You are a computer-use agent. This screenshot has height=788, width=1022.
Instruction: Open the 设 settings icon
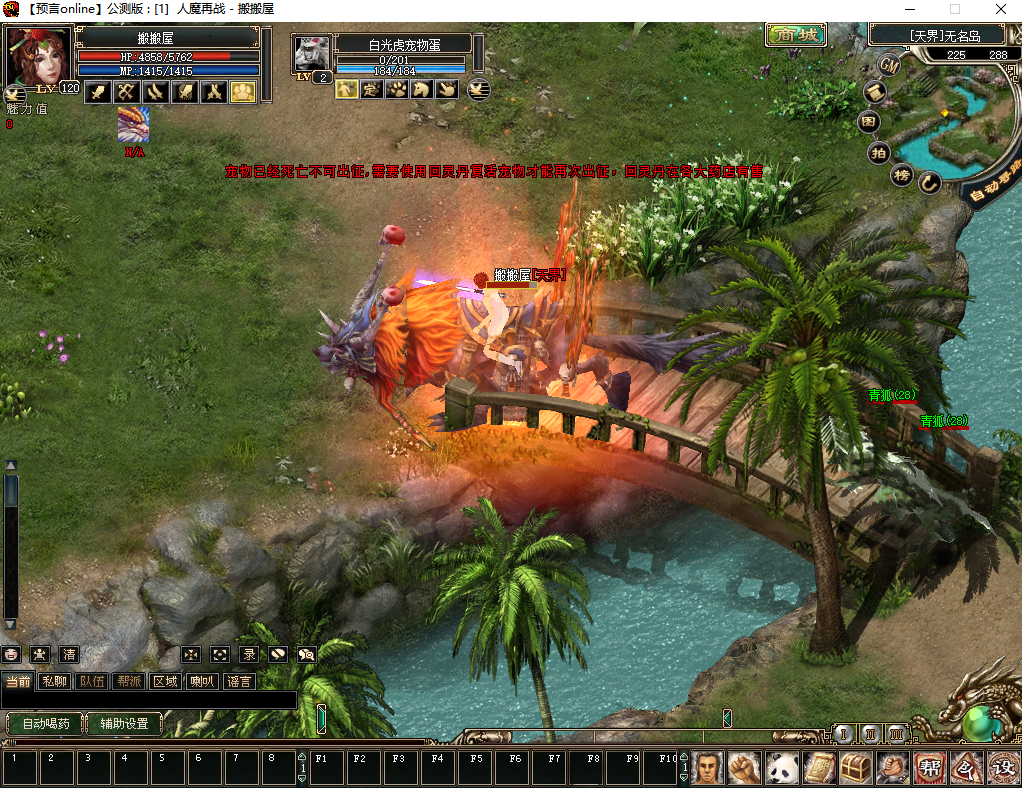coord(1003,768)
